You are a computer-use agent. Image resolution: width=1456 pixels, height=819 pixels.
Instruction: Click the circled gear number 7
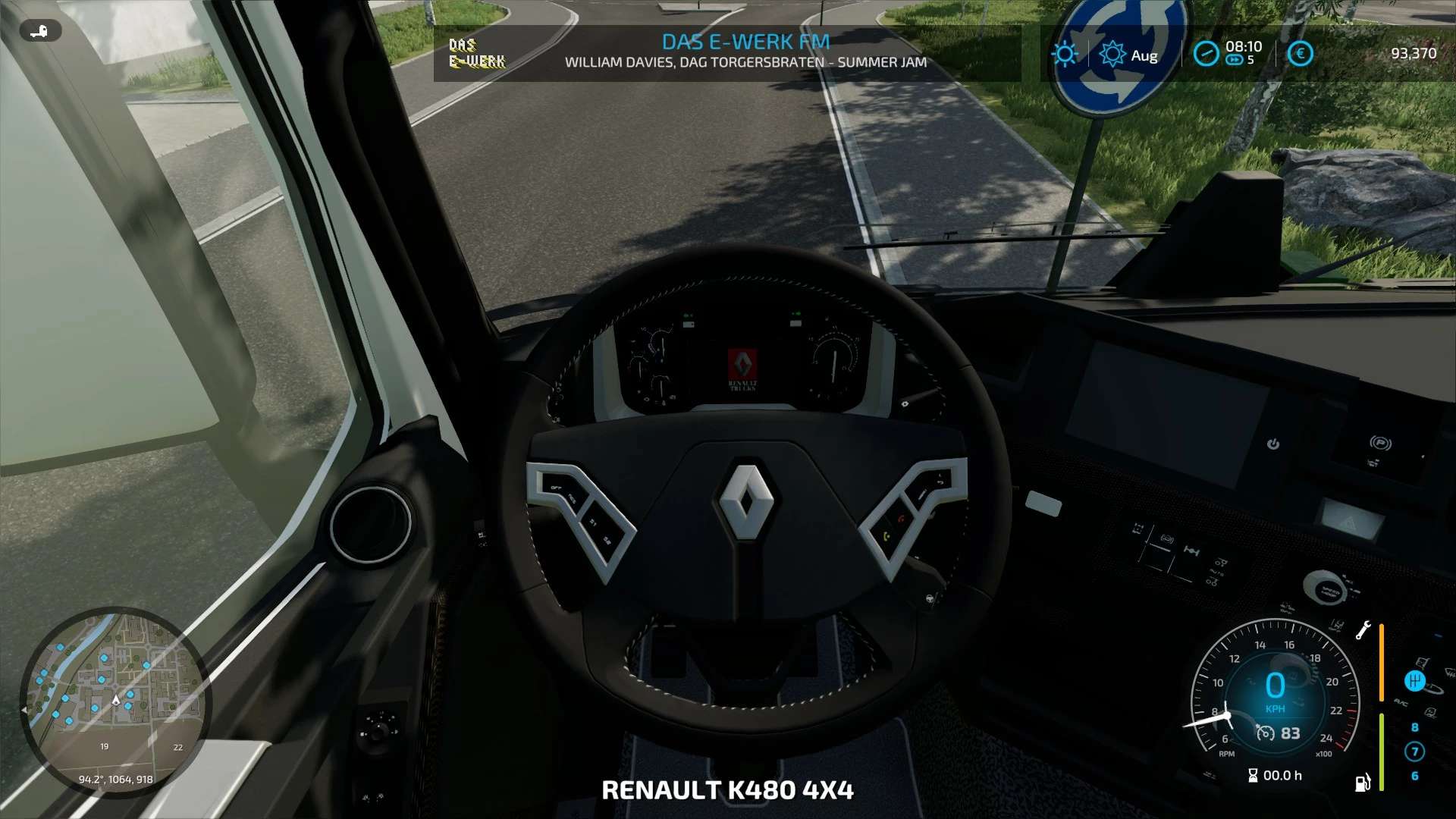(x=1414, y=752)
